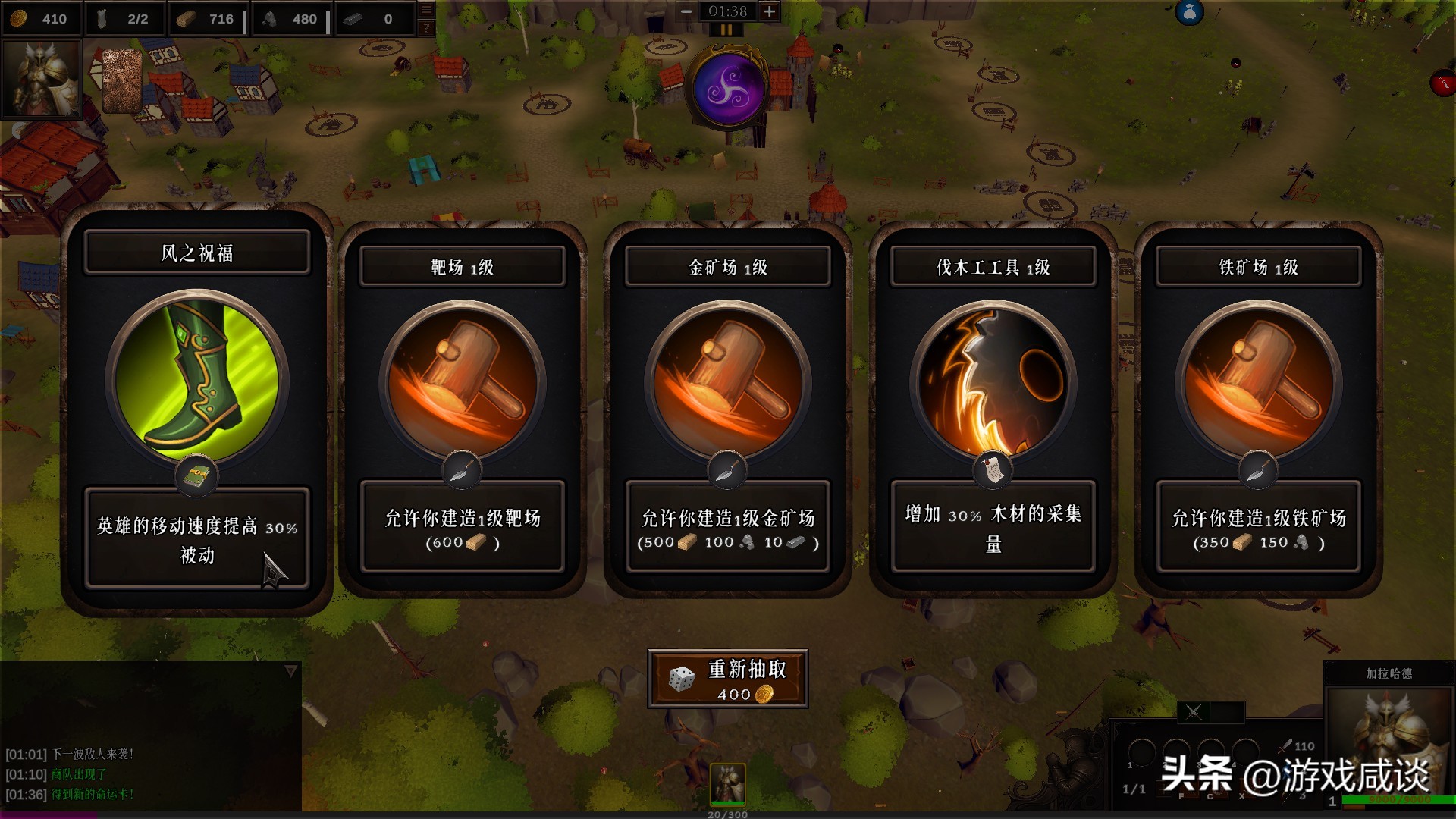Image resolution: width=1456 pixels, height=819 pixels.
Task: Click the hero portrait in the top-left corner
Action: 42,80
